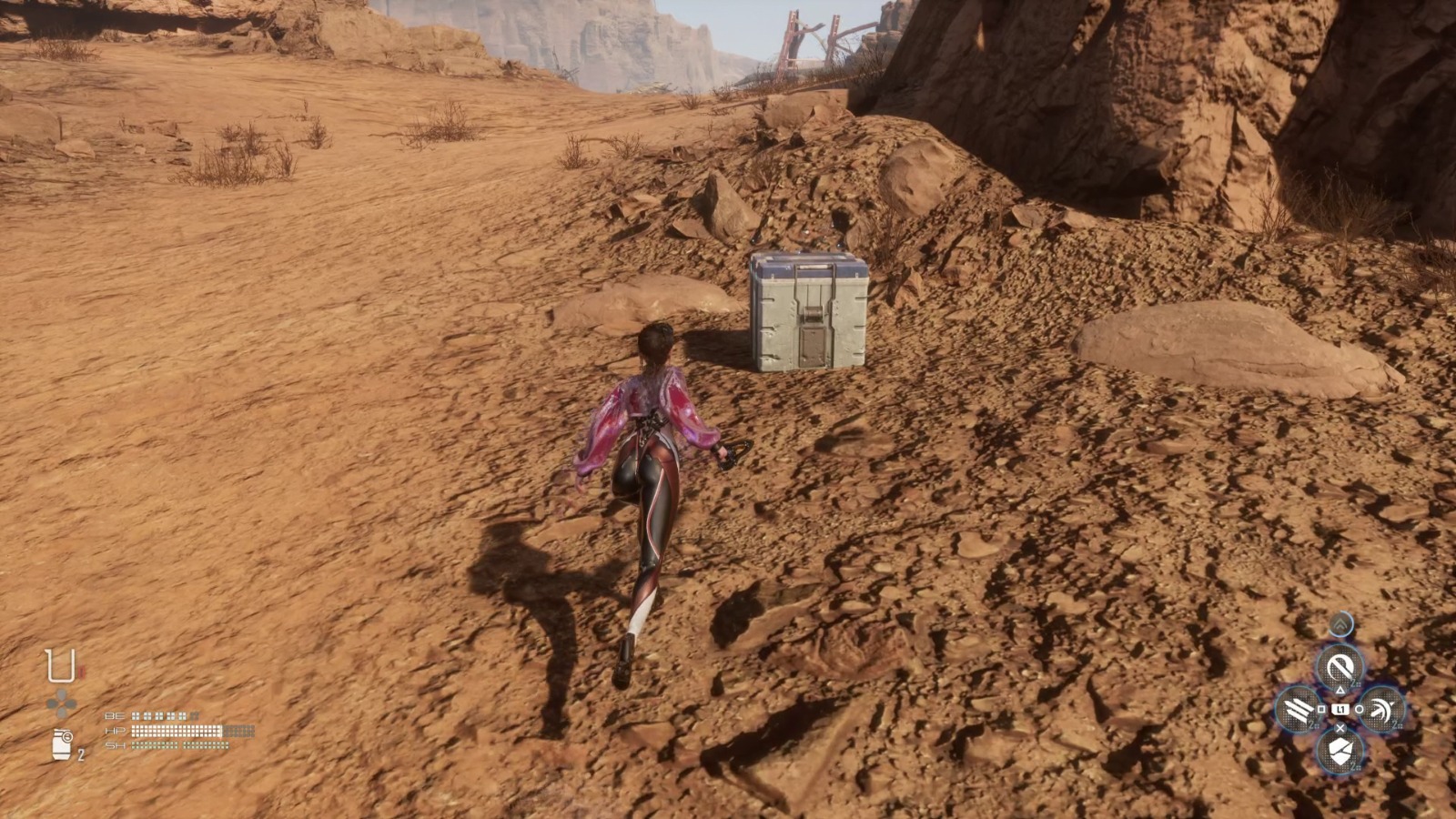Toggle the 2x marker on the triple-slash skill
Viewport: 1456px width, 819px height.
coord(1312,723)
